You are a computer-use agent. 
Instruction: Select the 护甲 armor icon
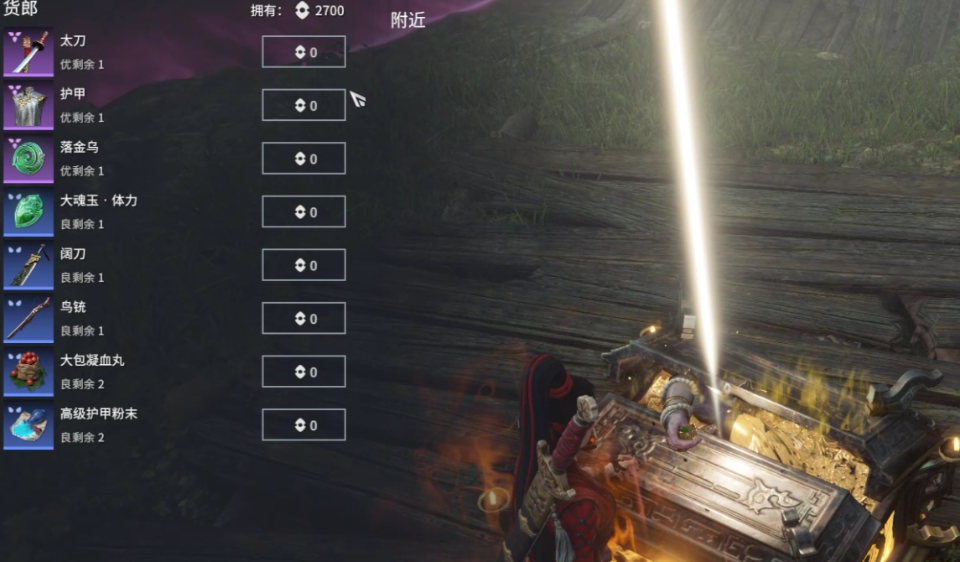coord(28,106)
